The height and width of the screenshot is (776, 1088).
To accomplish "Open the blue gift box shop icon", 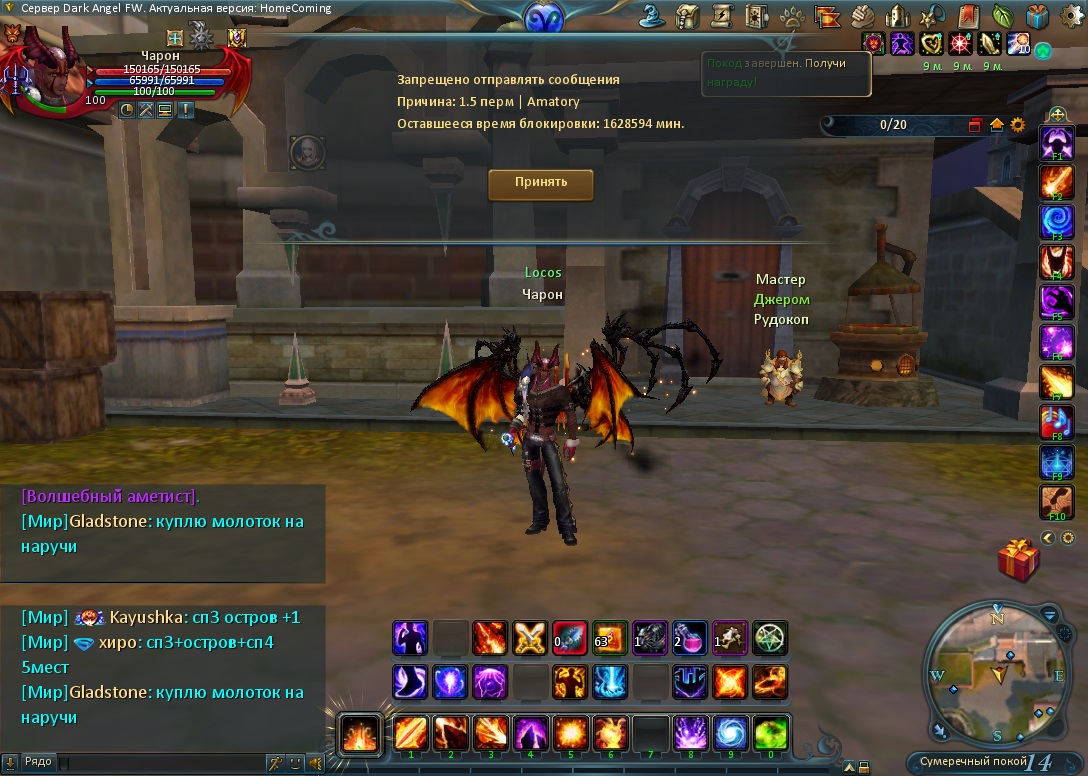I will pos(1037,16).
